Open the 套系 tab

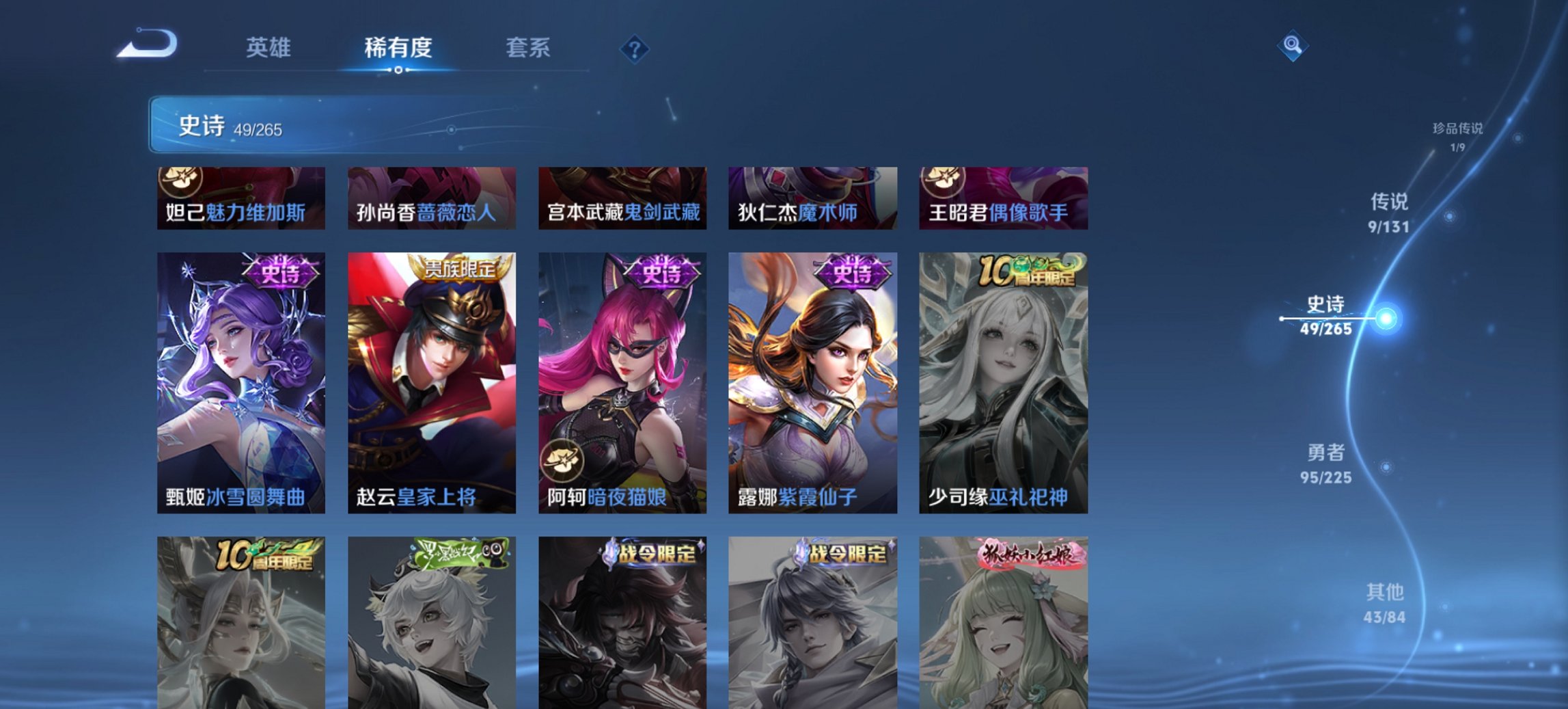coord(527,48)
